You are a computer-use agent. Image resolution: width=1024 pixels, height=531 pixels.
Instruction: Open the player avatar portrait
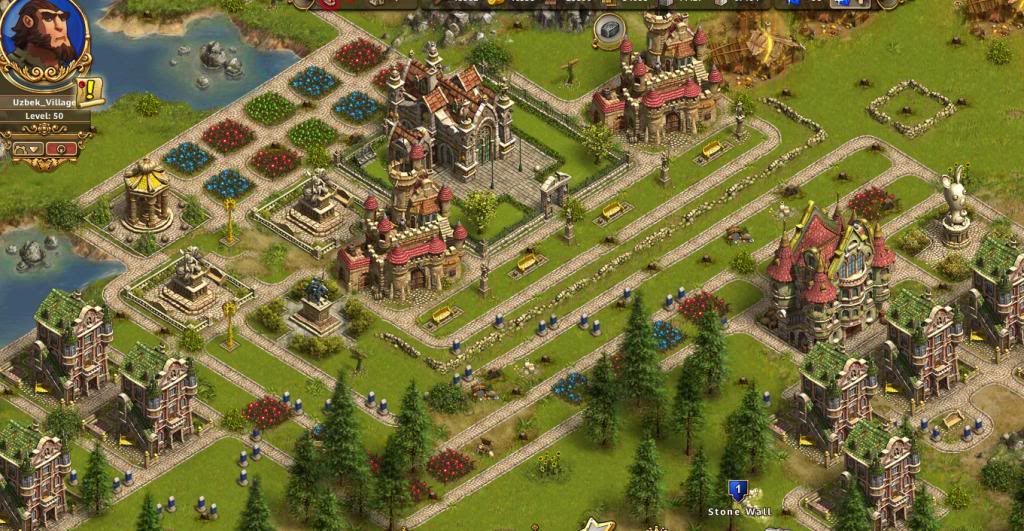click(42, 38)
